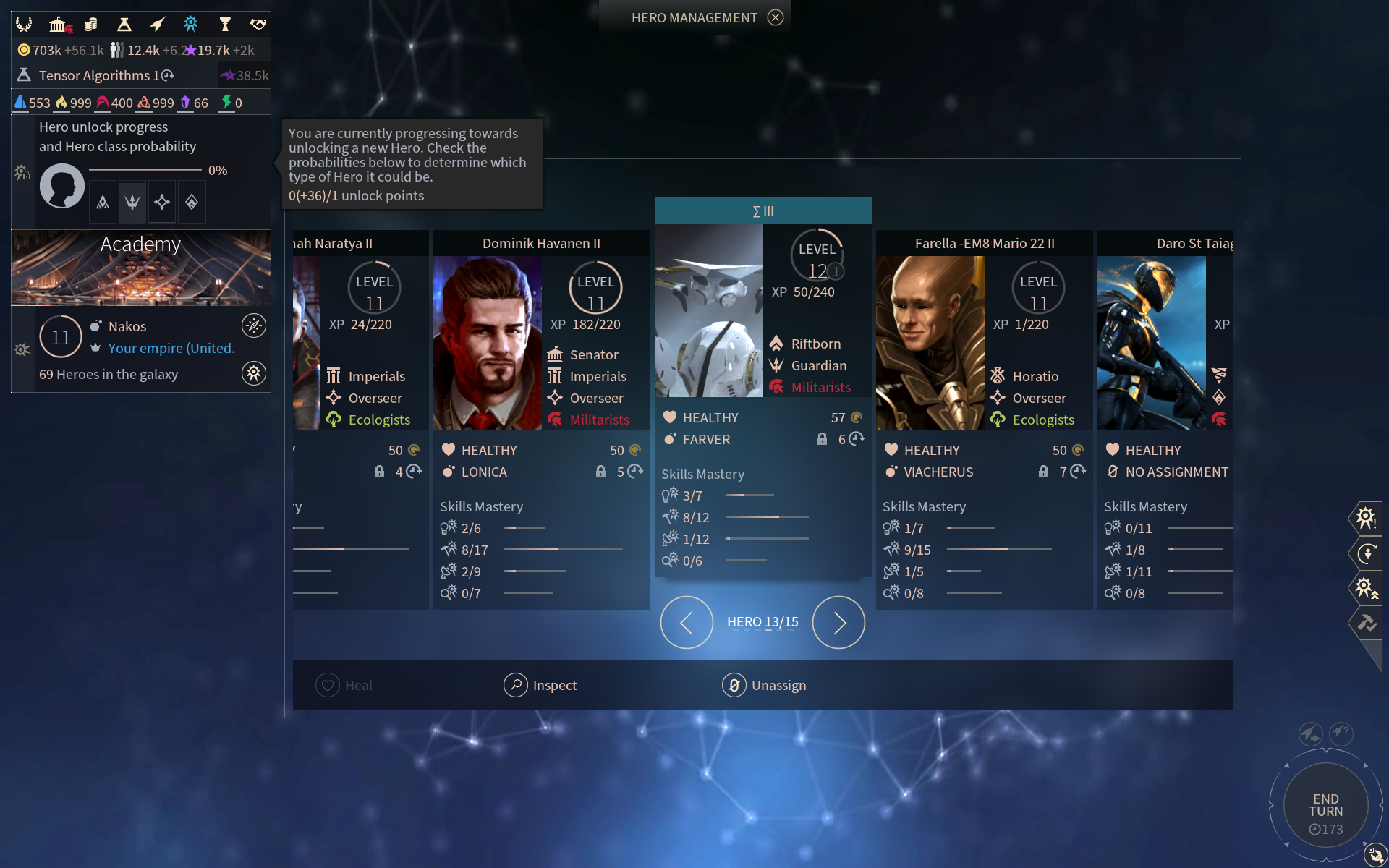Open the economy coins overview

[91, 25]
